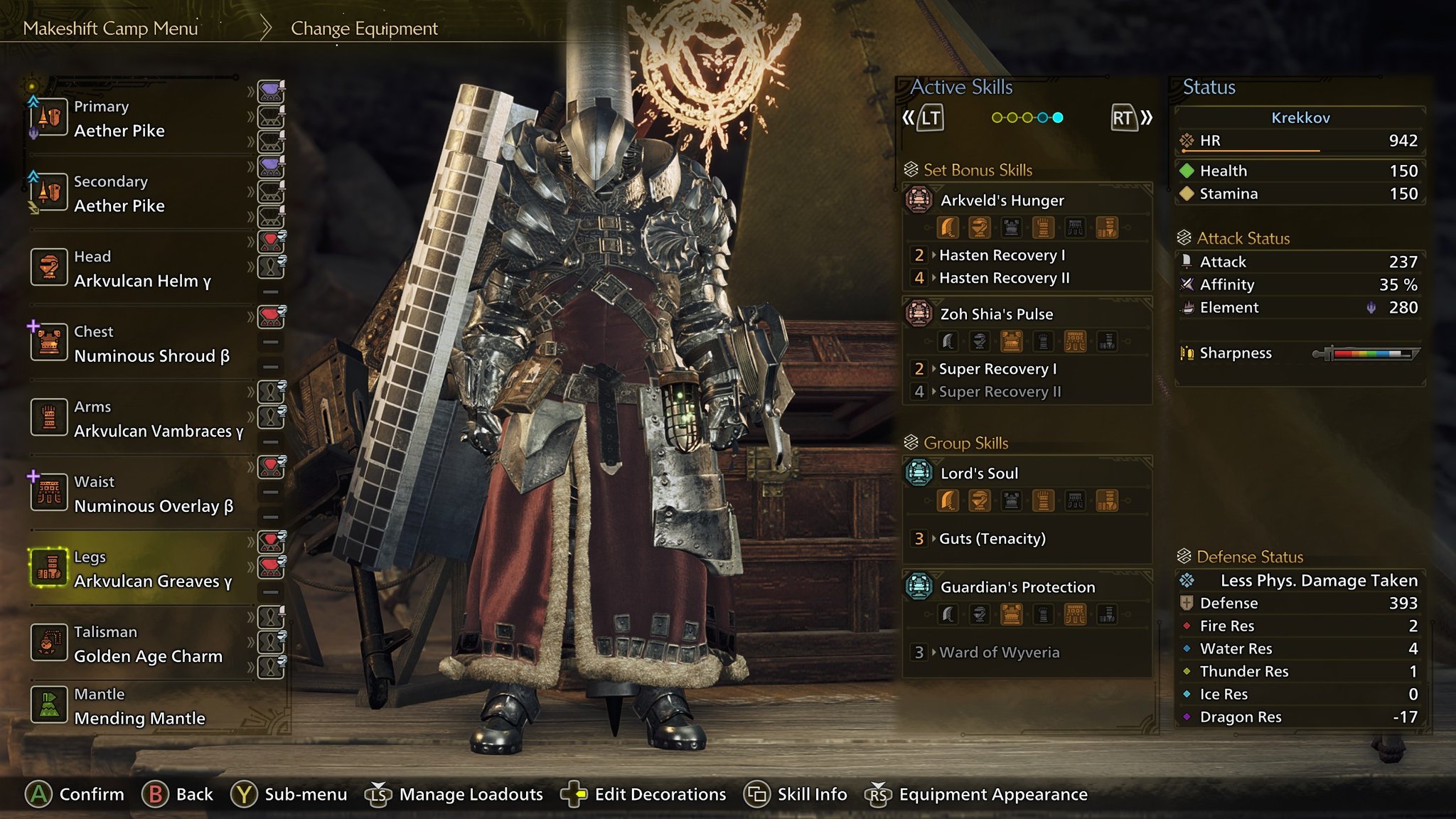The height and width of the screenshot is (819, 1456).
Task: Select the Secondary Aether Pike weapon slot
Action: (119, 194)
